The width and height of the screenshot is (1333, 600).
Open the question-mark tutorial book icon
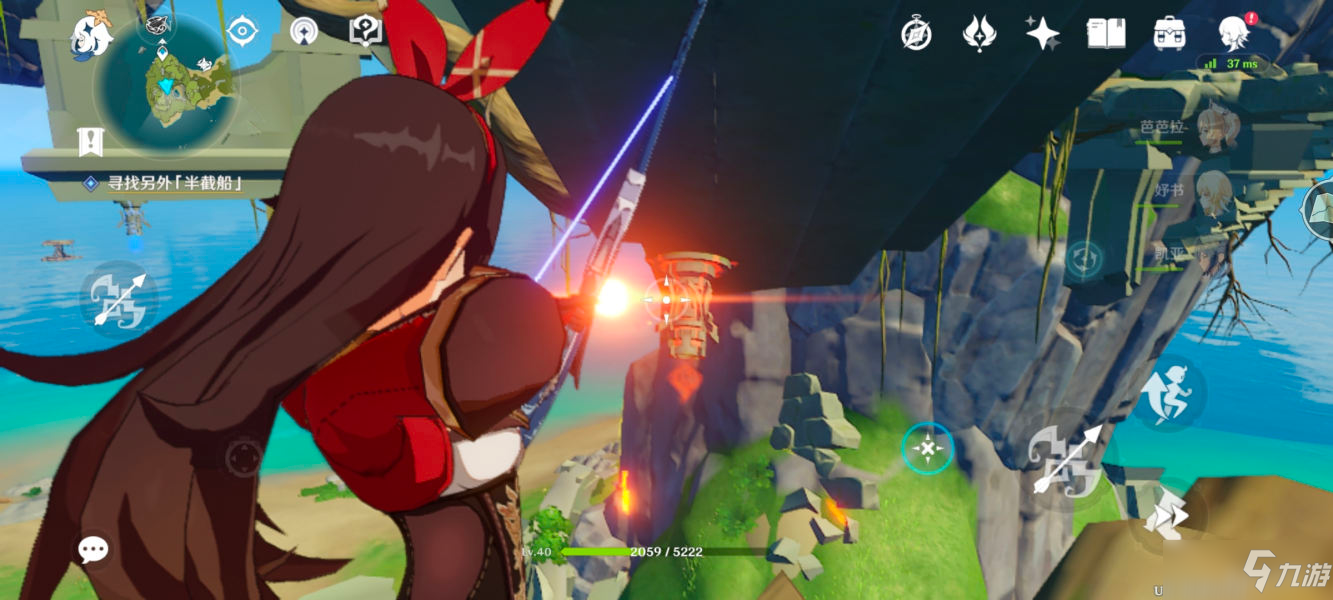tap(365, 31)
